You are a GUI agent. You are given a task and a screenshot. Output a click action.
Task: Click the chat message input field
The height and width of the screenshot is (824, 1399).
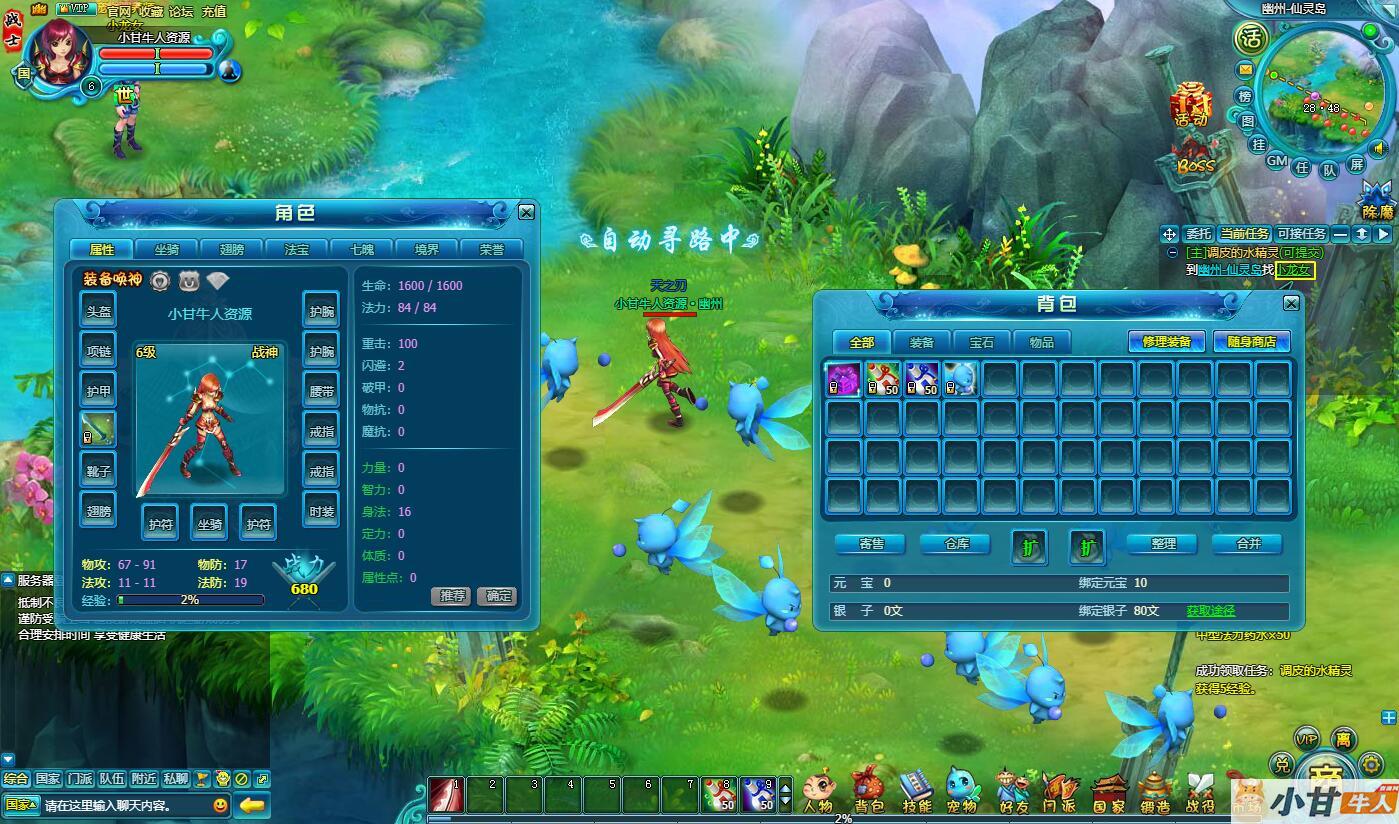[125, 805]
